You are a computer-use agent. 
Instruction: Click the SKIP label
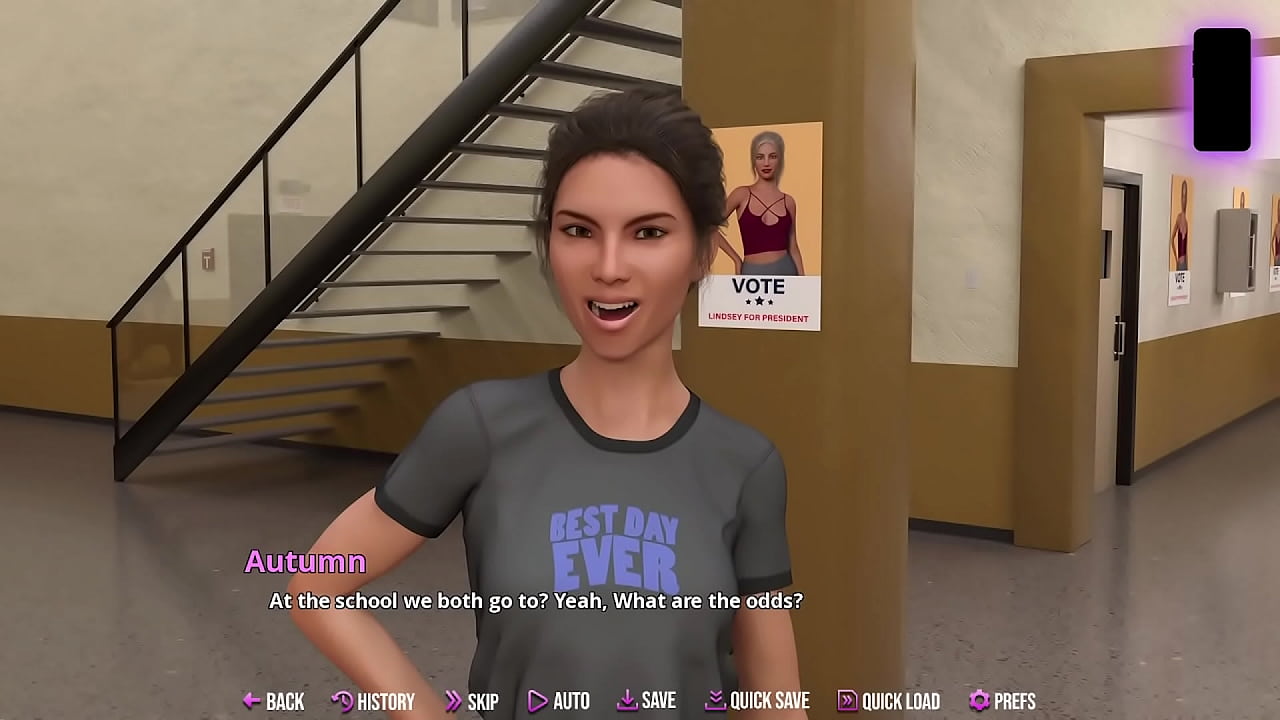(x=483, y=702)
